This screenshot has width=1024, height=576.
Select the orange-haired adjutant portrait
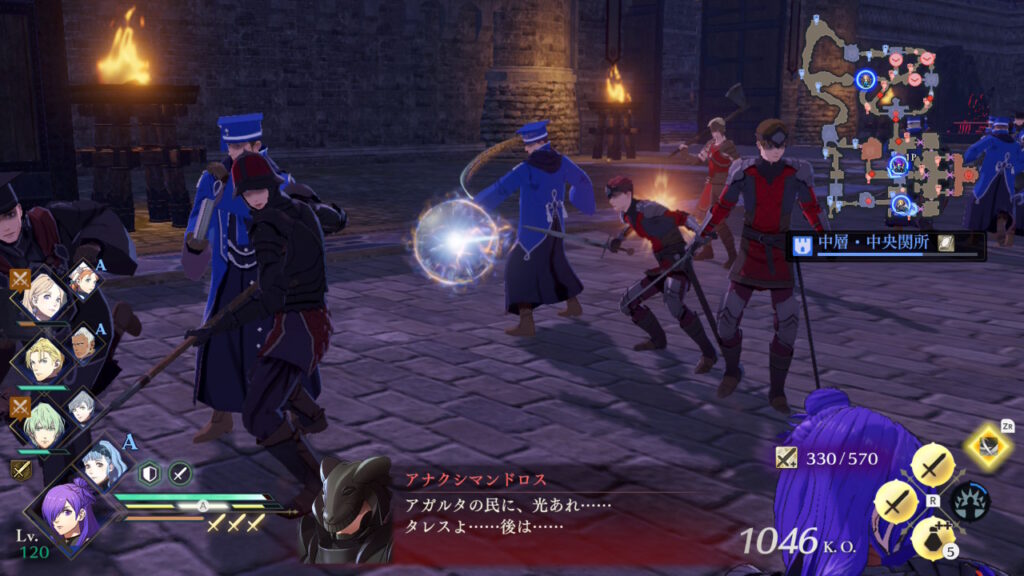tap(84, 280)
